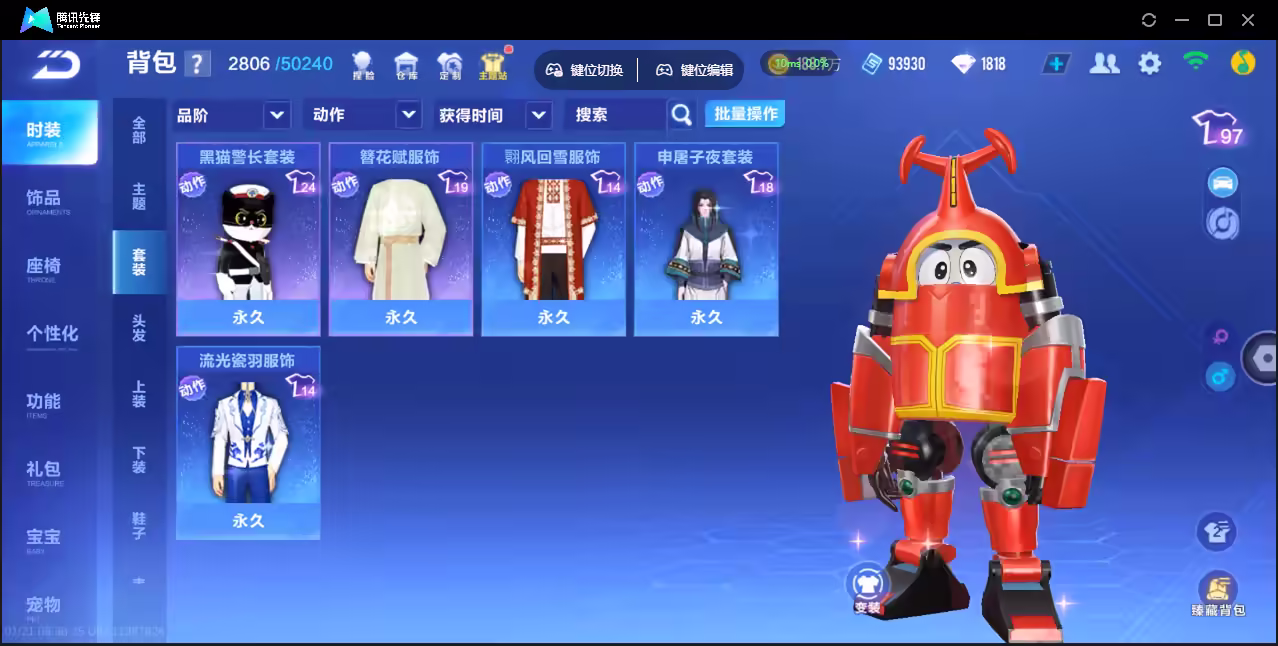Image resolution: width=1278 pixels, height=646 pixels.
Task: Open the 时装 category in sidebar
Action: pos(48,131)
